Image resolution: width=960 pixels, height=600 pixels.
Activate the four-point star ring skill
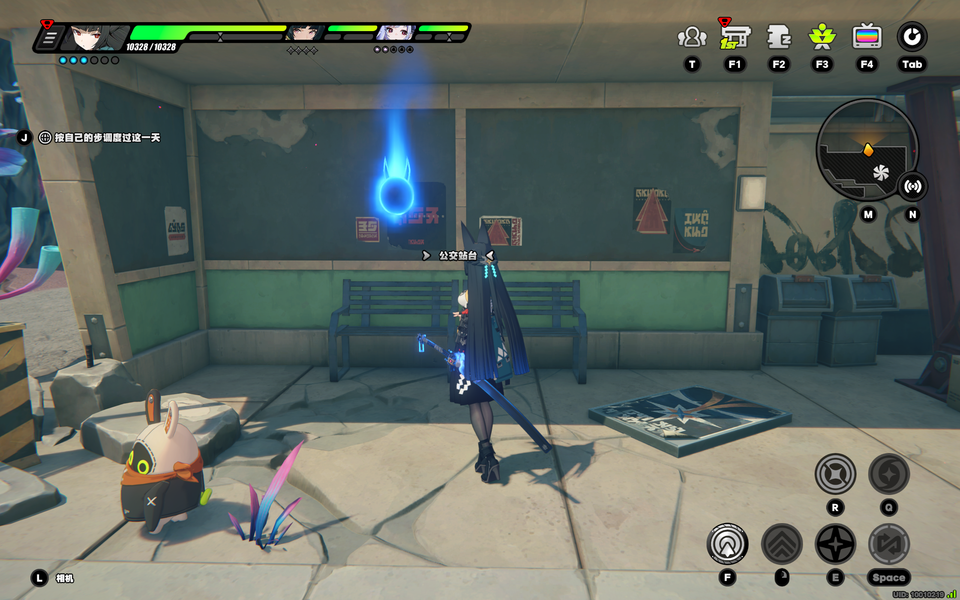835,474
